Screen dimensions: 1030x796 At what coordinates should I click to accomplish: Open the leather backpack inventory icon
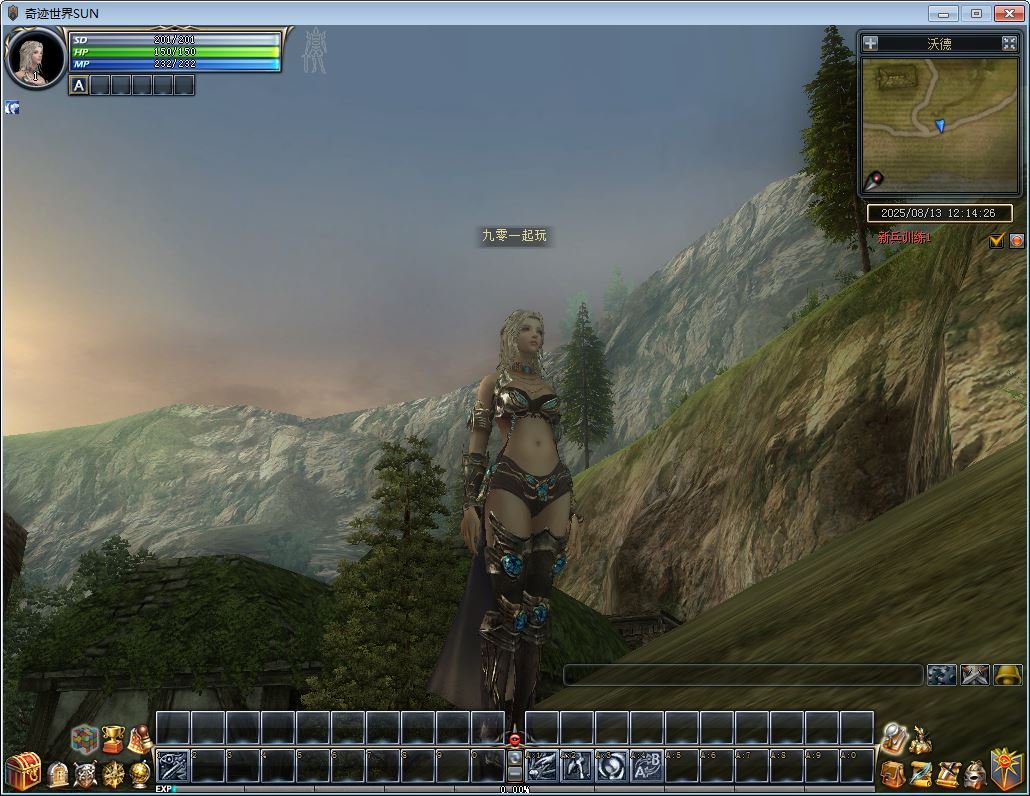pyautogui.click(x=893, y=774)
